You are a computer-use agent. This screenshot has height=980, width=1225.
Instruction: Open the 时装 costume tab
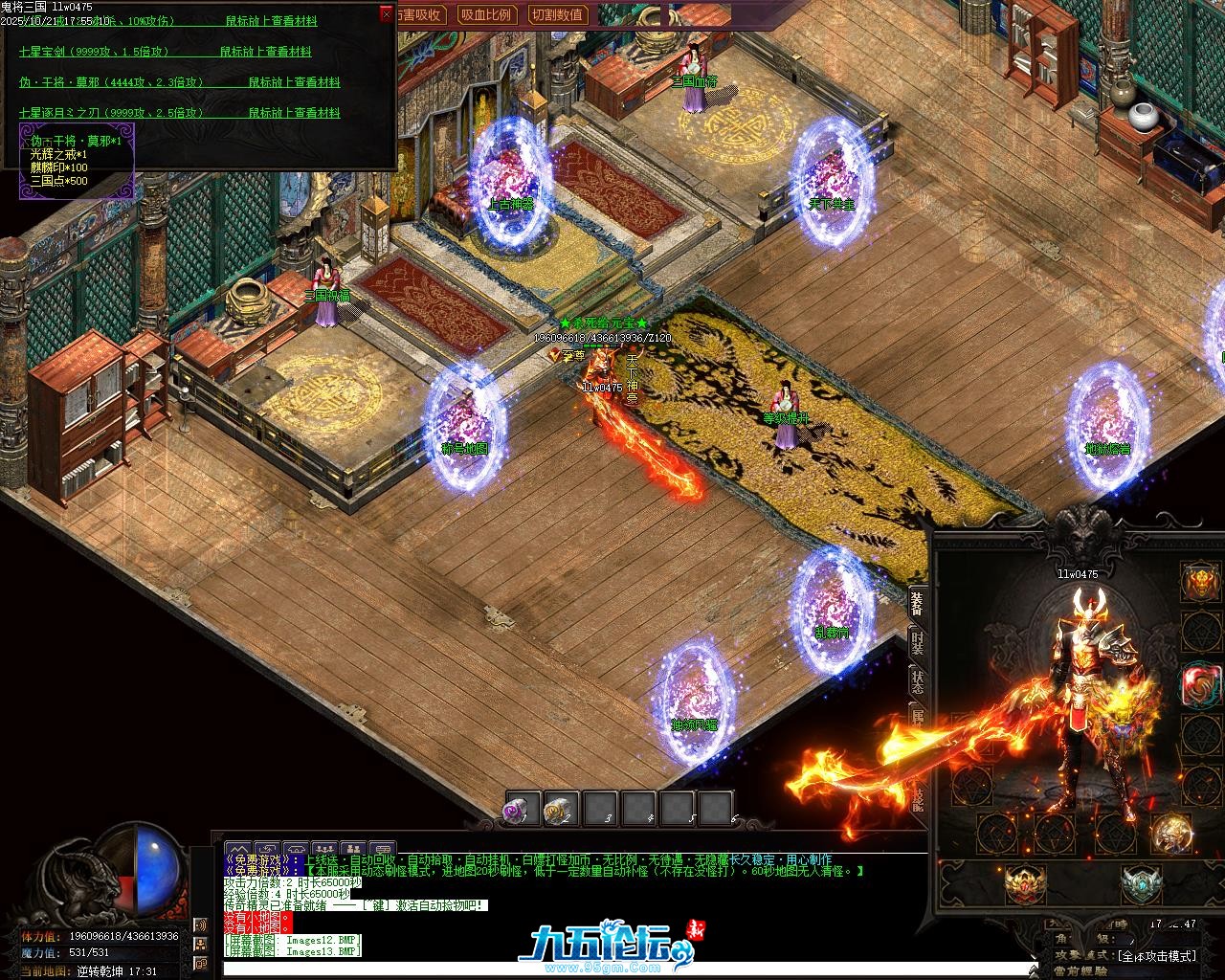tap(917, 642)
